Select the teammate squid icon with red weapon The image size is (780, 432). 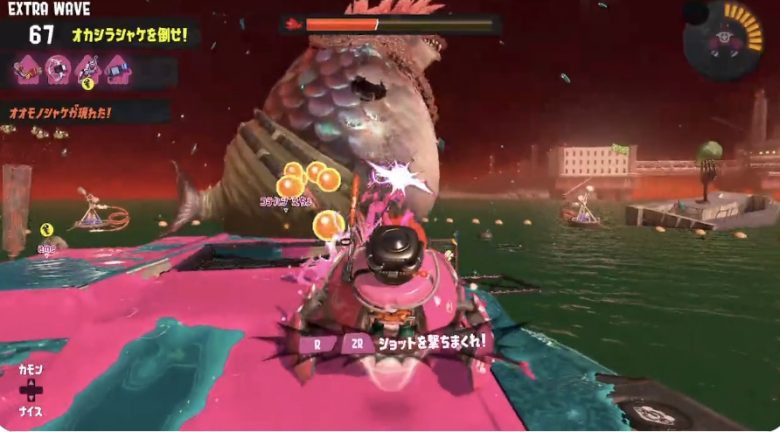(26, 69)
